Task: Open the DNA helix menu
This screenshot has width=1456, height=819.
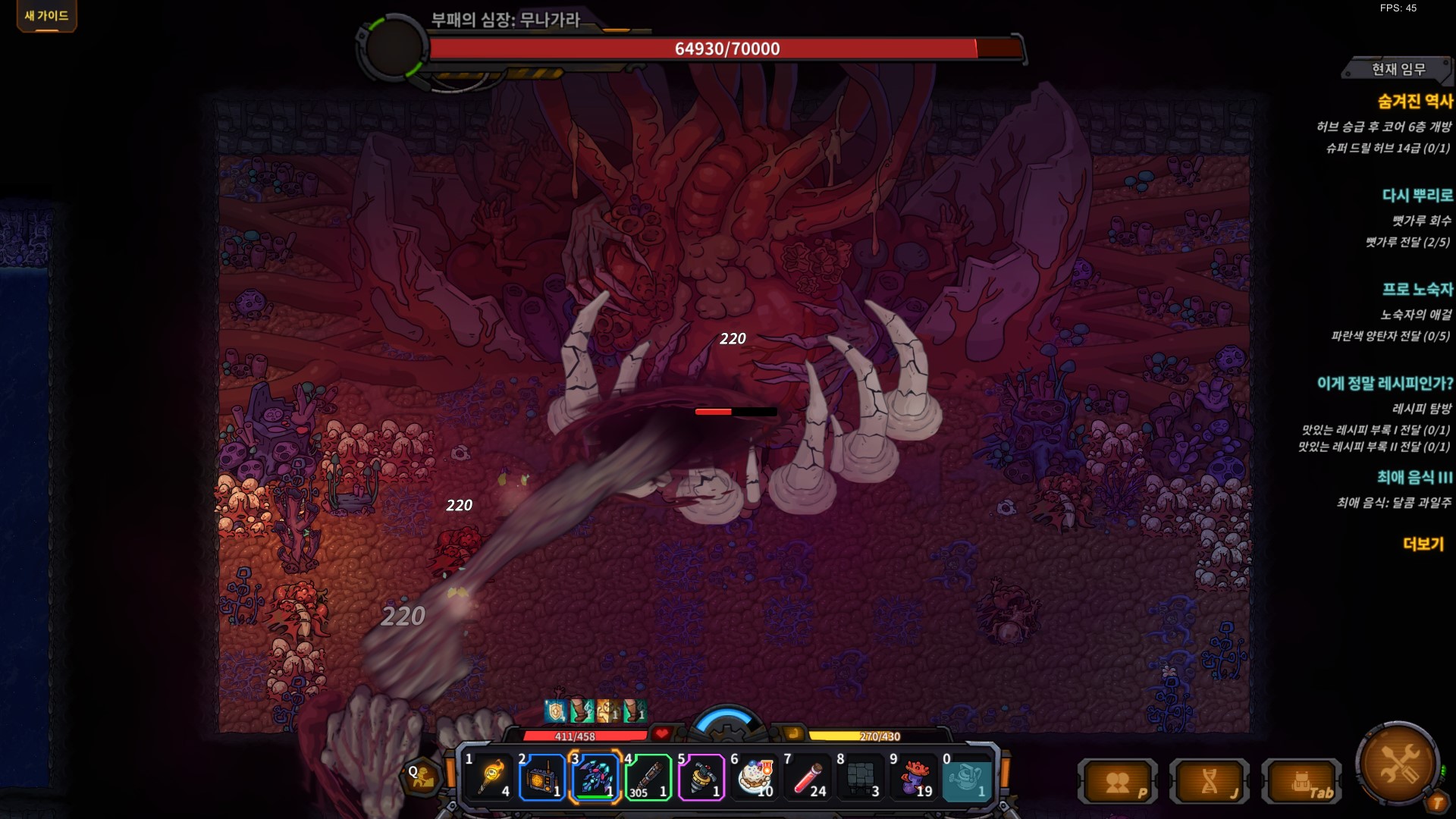Action: coord(1210,782)
